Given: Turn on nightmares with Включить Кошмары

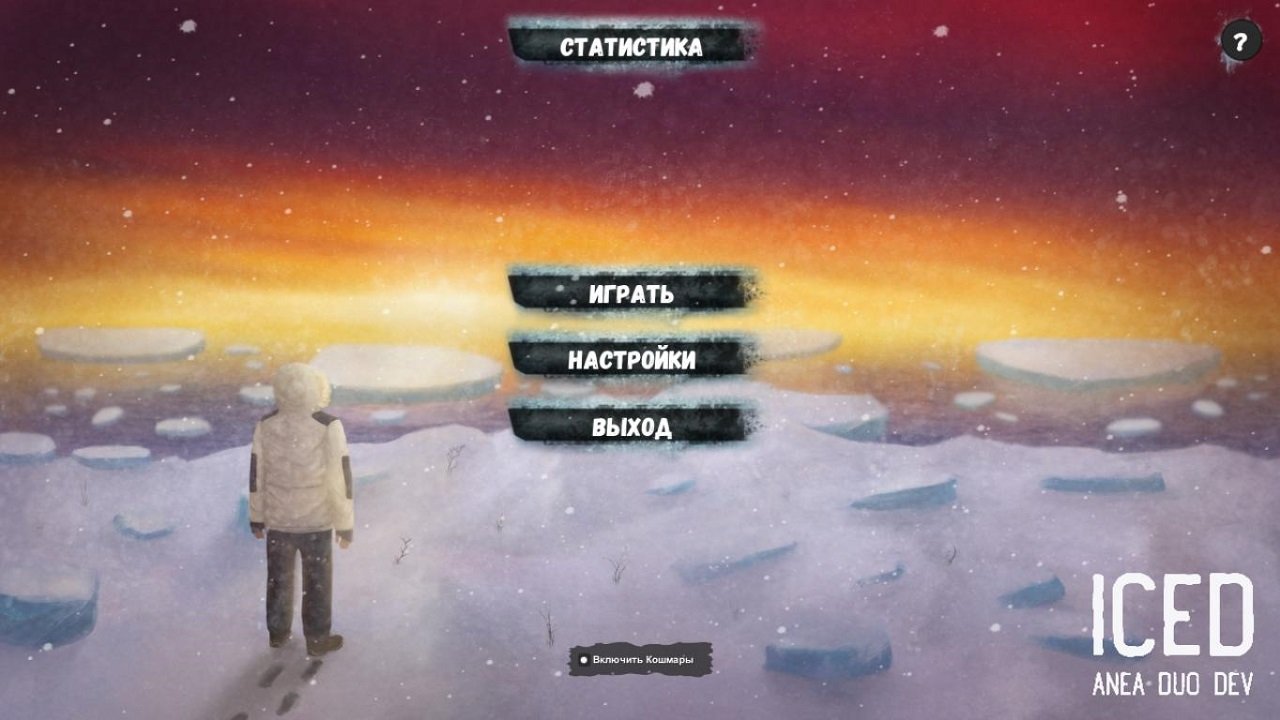Looking at the screenshot, I should [640, 660].
